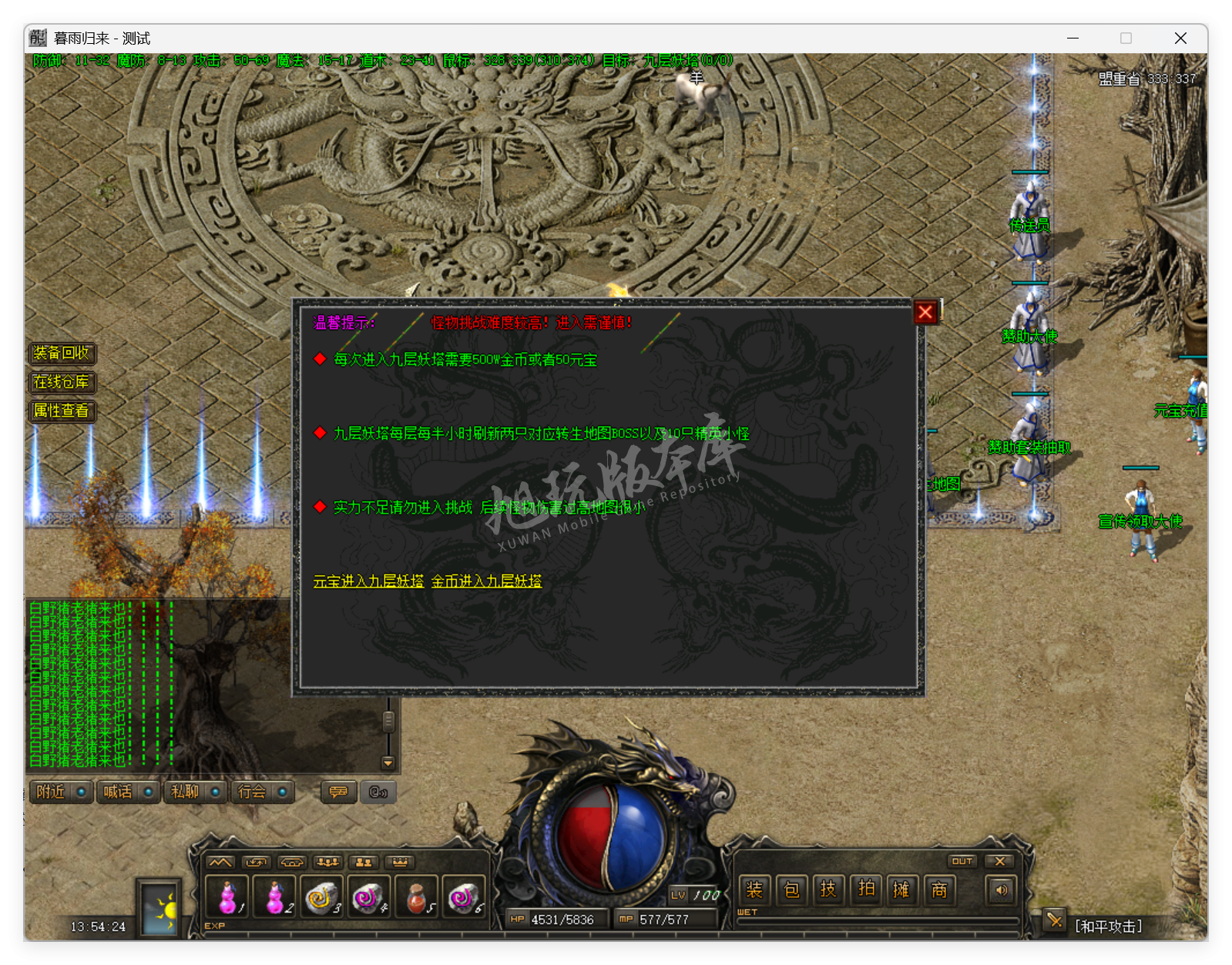
Task: Select the 商 merchant button in the panel
Action: click(x=938, y=890)
